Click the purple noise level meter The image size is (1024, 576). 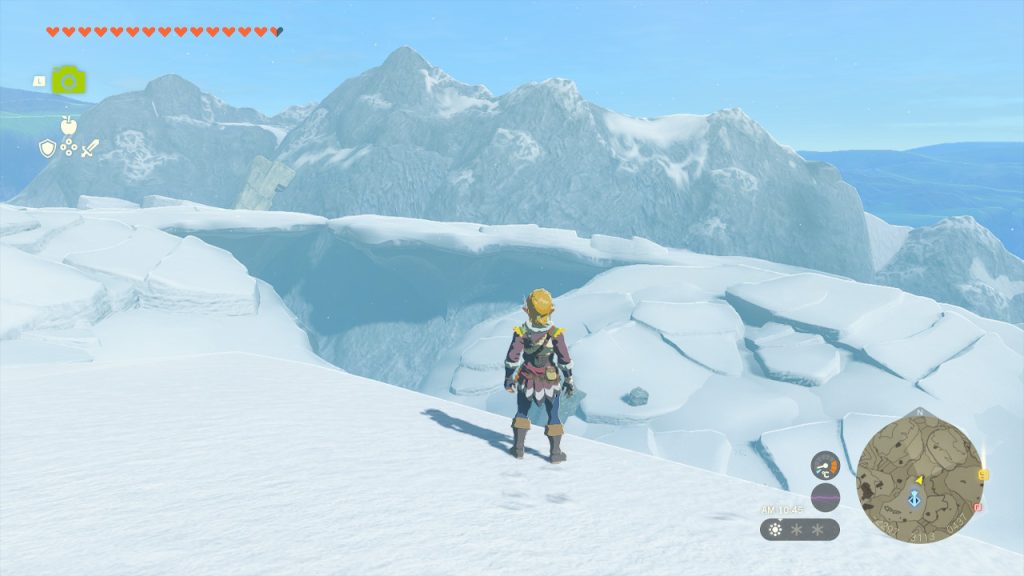pyautogui.click(x=825, y=497)
